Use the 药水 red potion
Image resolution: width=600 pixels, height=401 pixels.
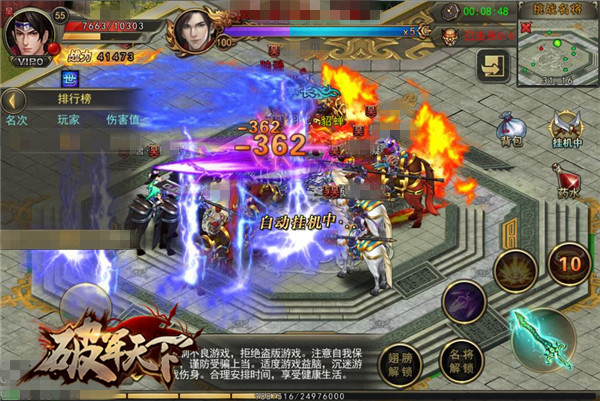point(569,182)
